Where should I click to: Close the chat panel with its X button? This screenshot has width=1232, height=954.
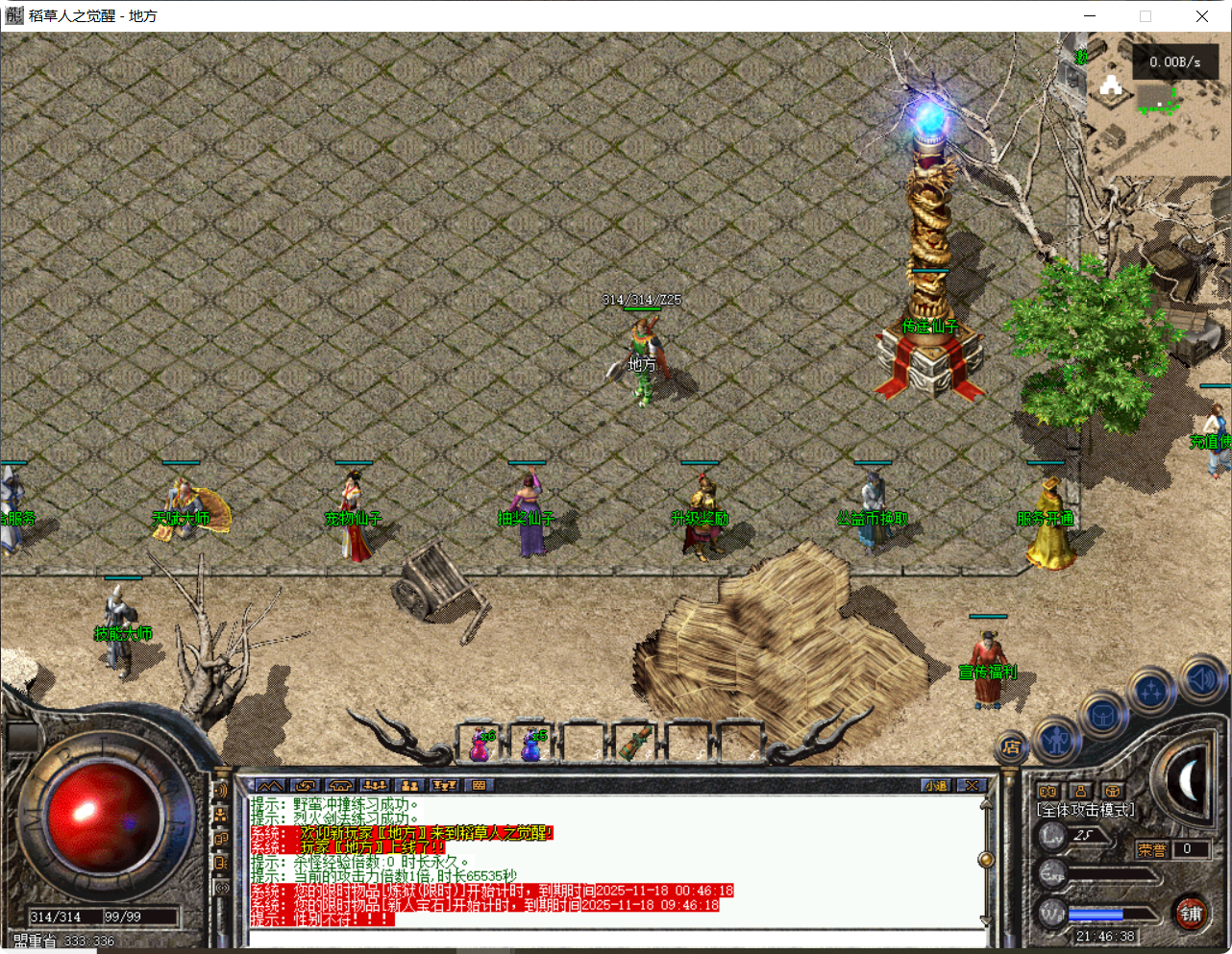(x=973, y=785)
